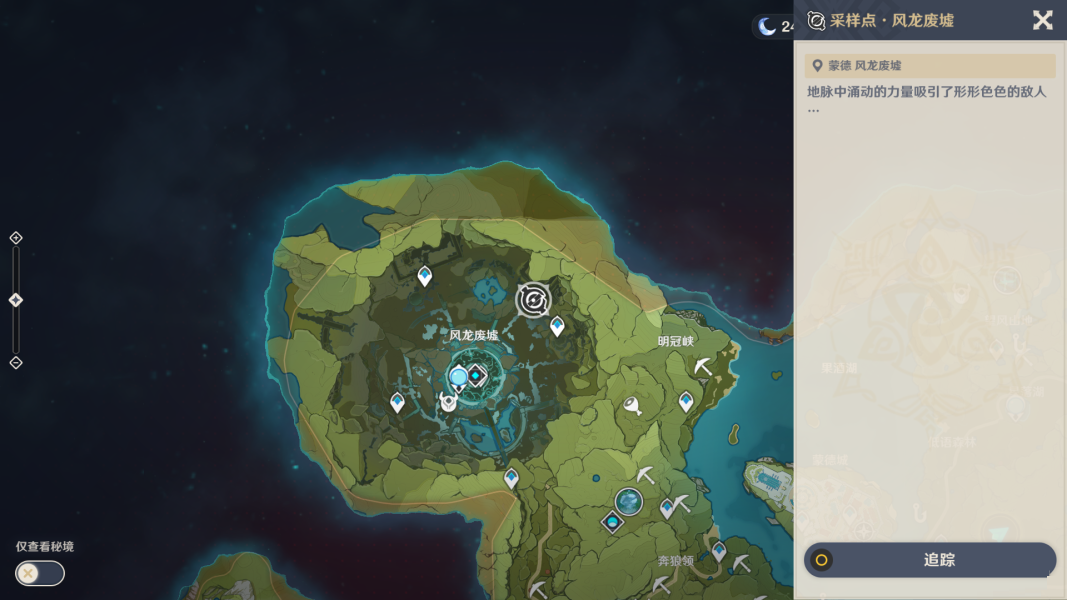
Task: Select the fishing spot fish marker
Action: tap(632, 405)
